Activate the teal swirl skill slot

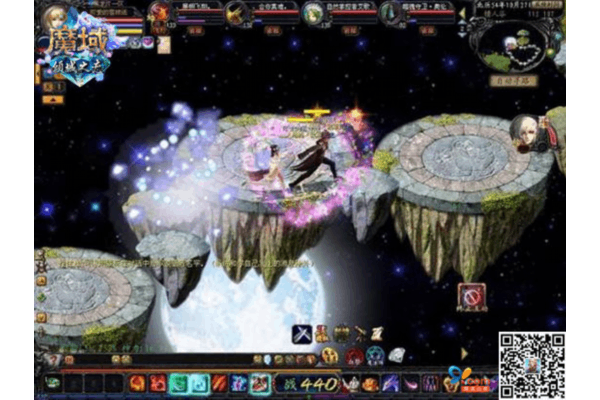point(180,382)
